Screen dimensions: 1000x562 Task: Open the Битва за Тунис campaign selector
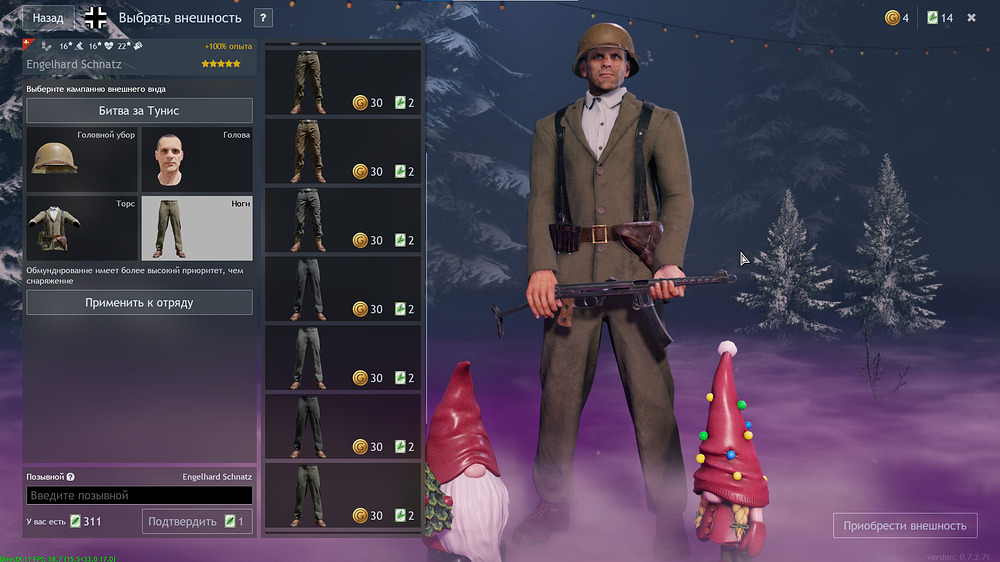tap(139, 110)
